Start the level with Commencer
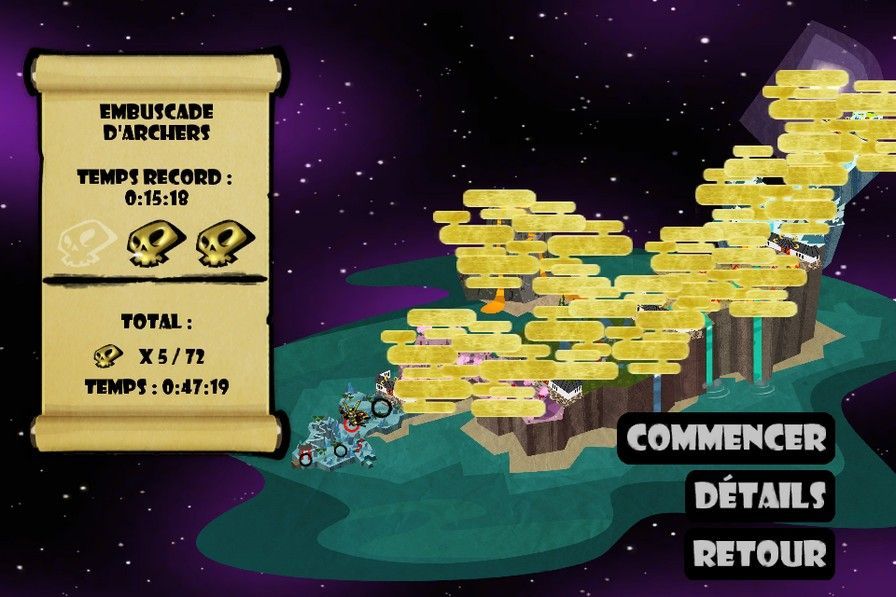Viewport: 896px width, 597px height. (726, 438)
